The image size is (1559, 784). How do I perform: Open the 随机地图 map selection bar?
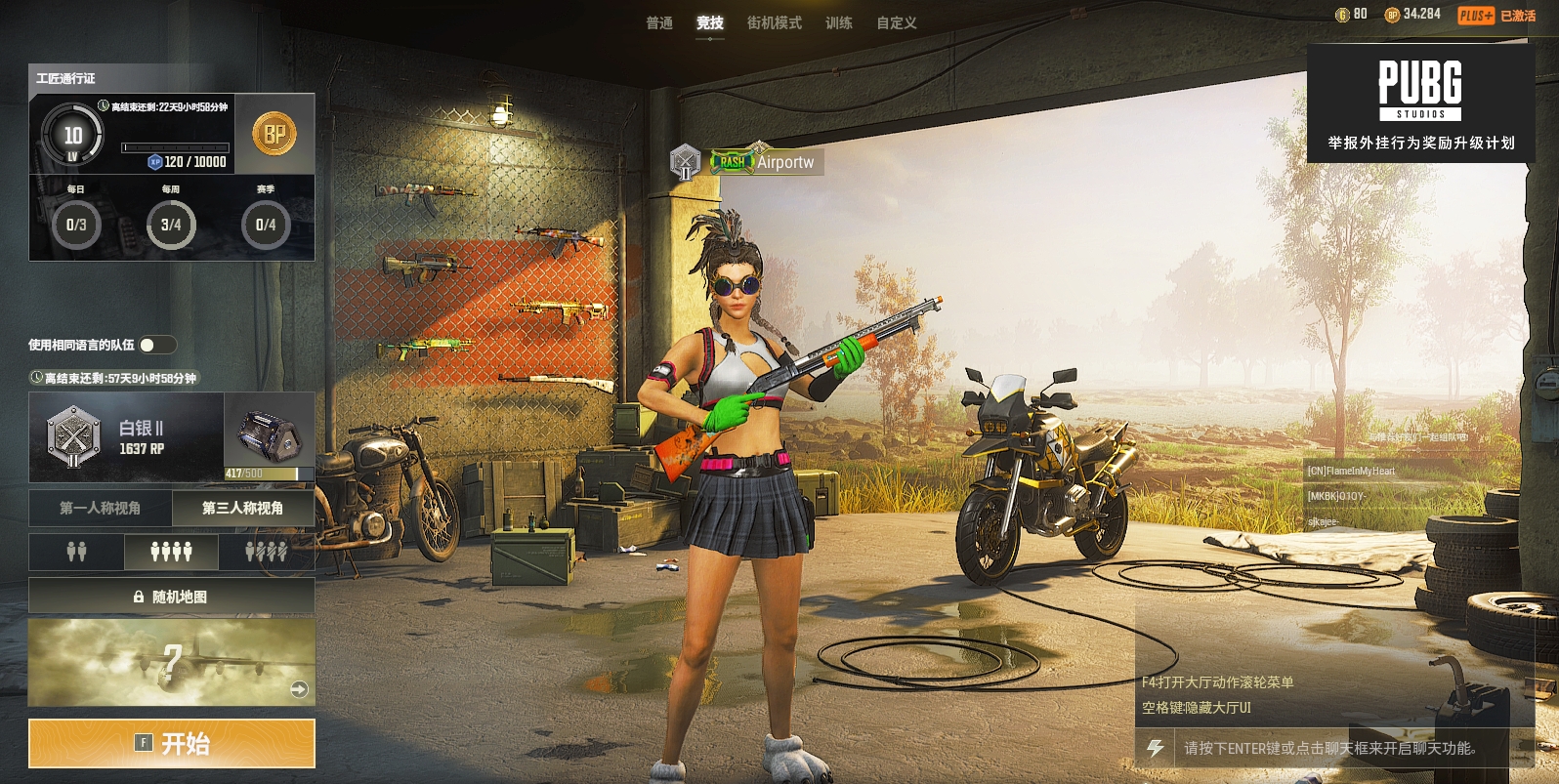pyautogui.click(x=172, y=597)
